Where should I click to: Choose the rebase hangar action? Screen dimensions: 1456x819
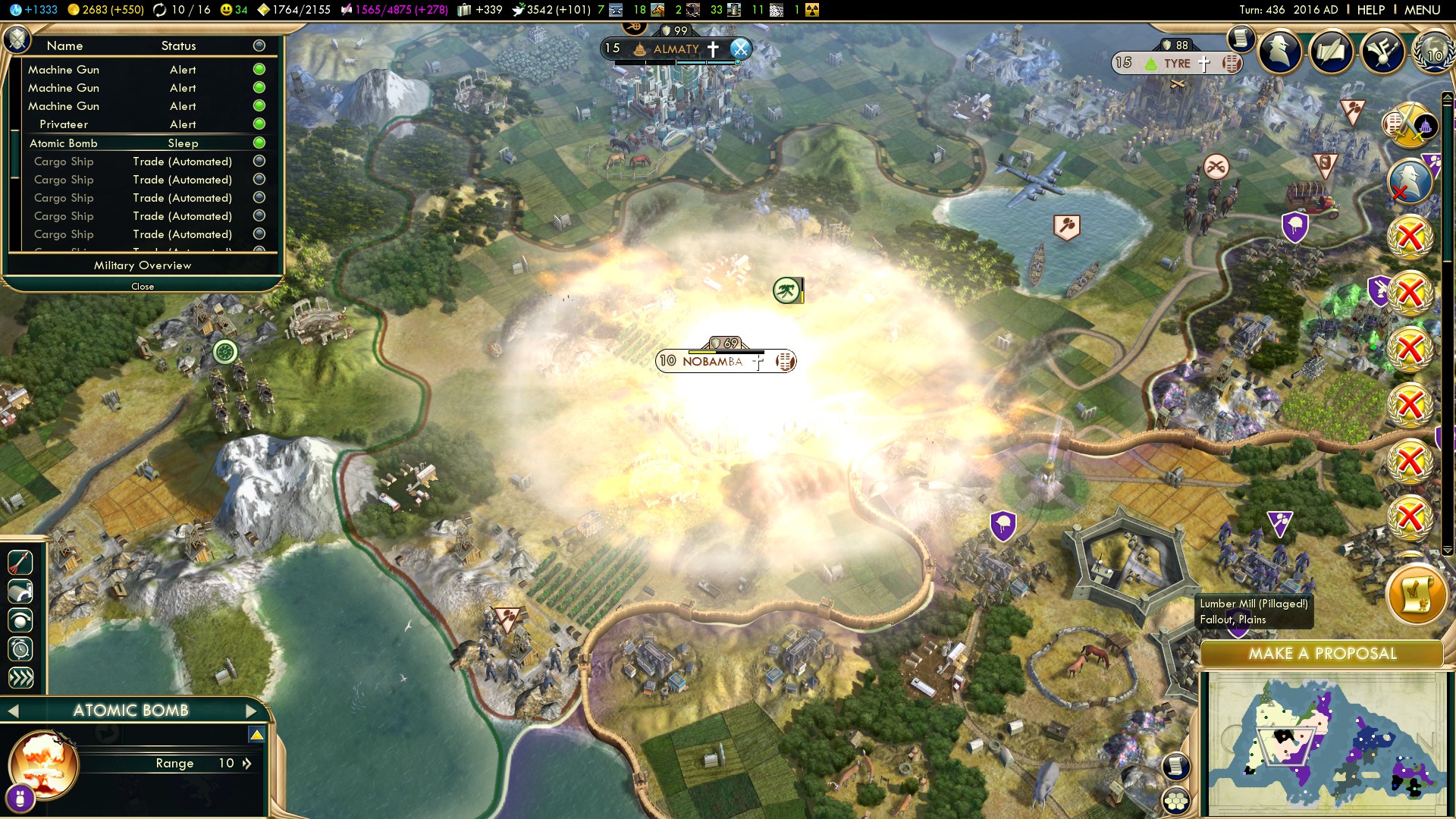click(x=20, y=591)
